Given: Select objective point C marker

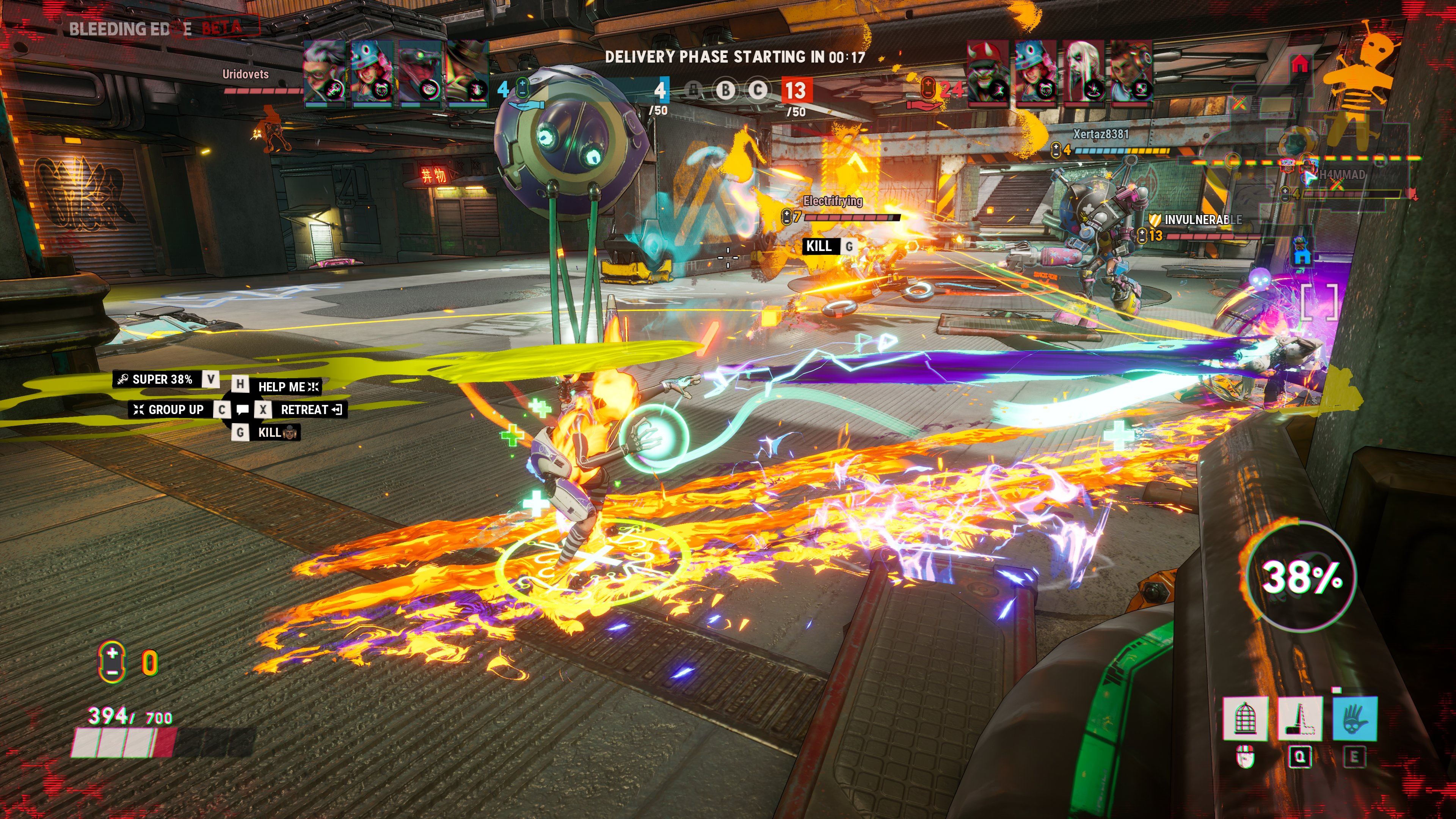Looking at the screenshot, I should pyautogui.click(x=757, y=90).
